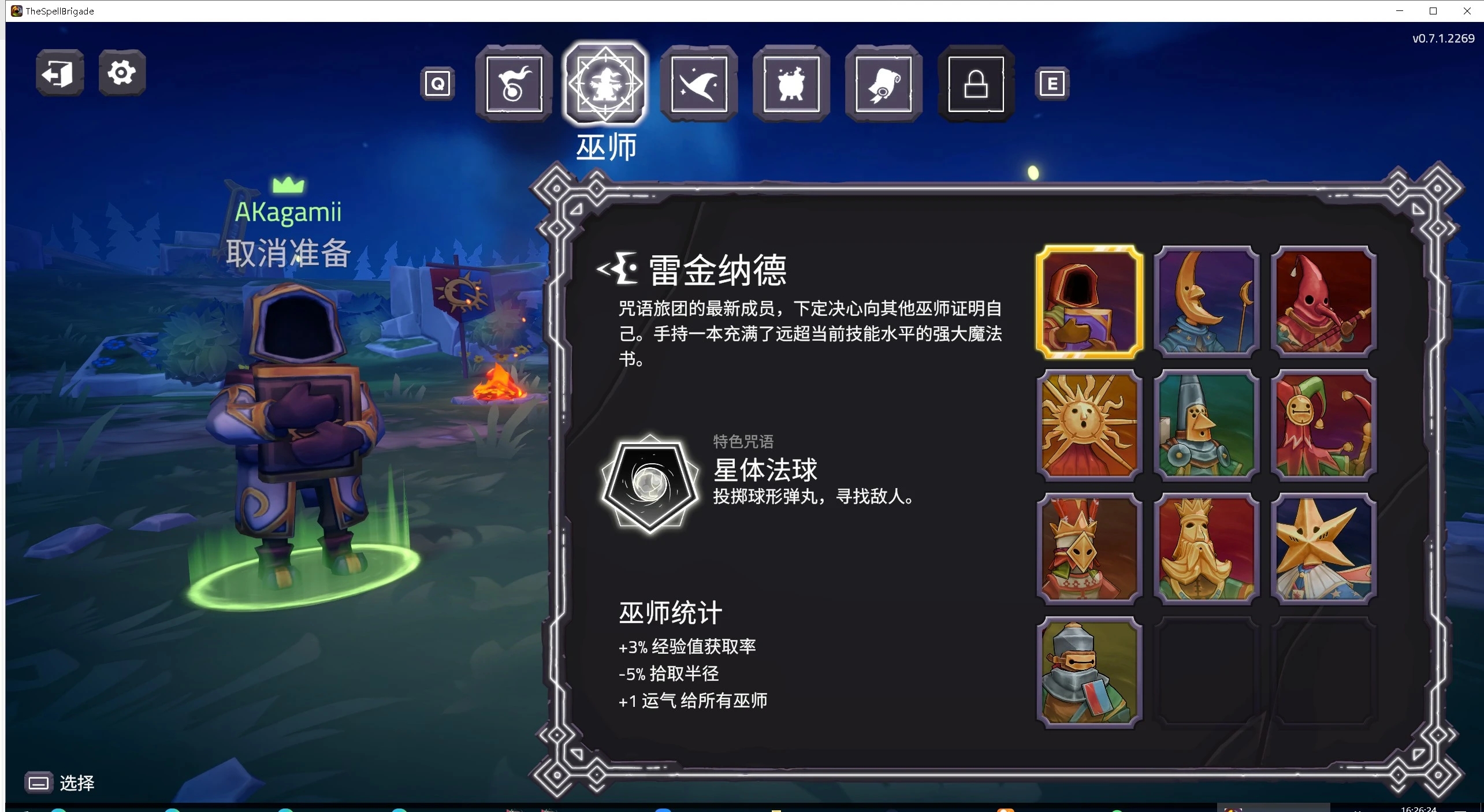Screen dimensions: 1484x812
Task: Select the crescent moon wizard portrait
Action: pos(1206,302)
